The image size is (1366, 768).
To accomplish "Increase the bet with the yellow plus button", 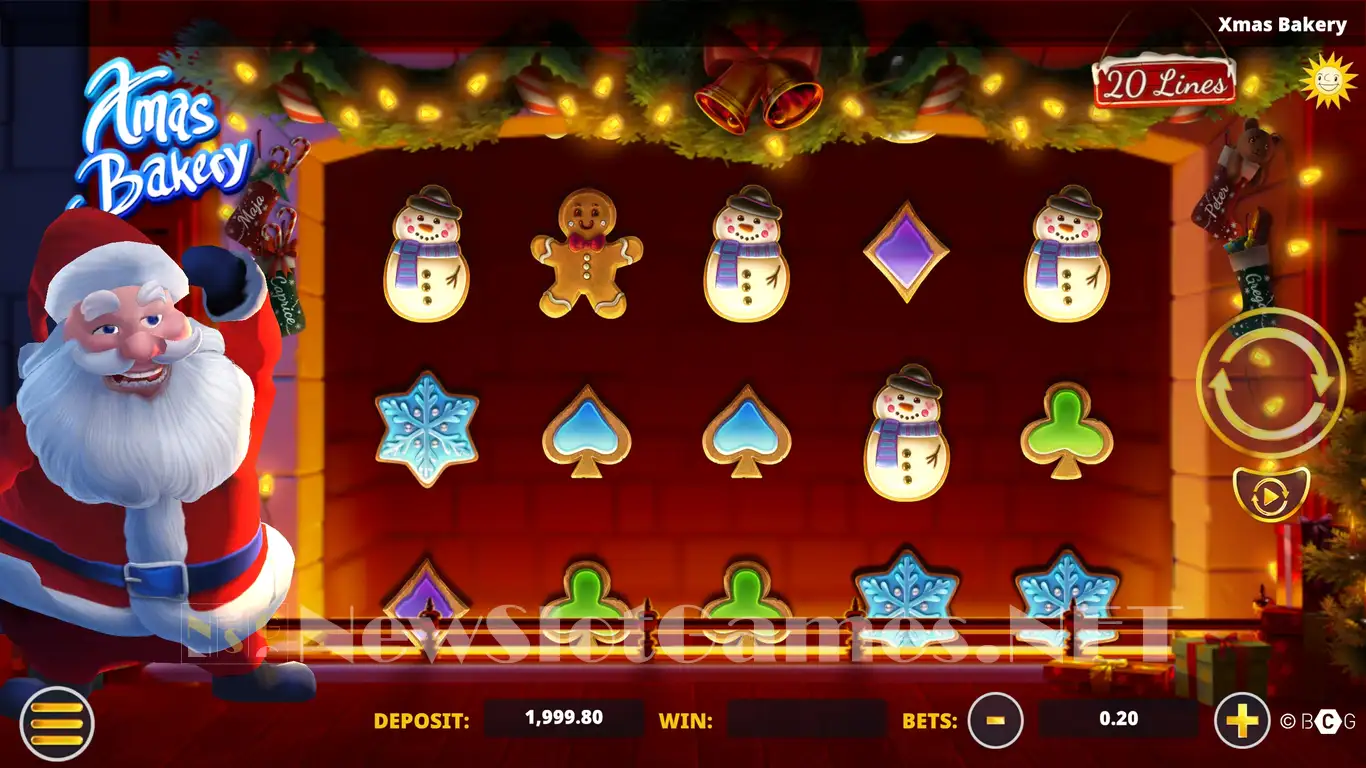I will pos(1241,720).
